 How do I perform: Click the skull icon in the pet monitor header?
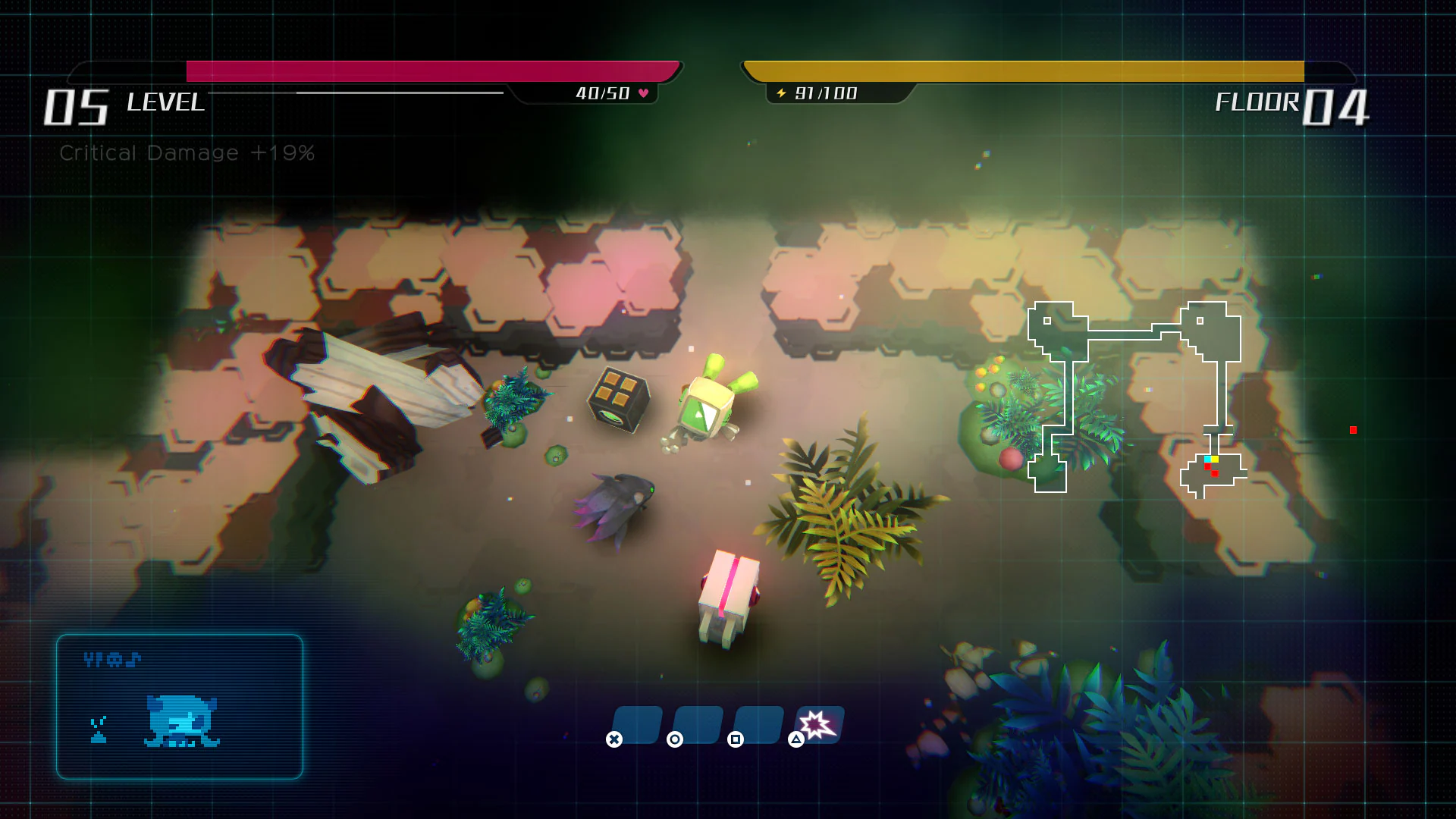[x=115, y=659]
